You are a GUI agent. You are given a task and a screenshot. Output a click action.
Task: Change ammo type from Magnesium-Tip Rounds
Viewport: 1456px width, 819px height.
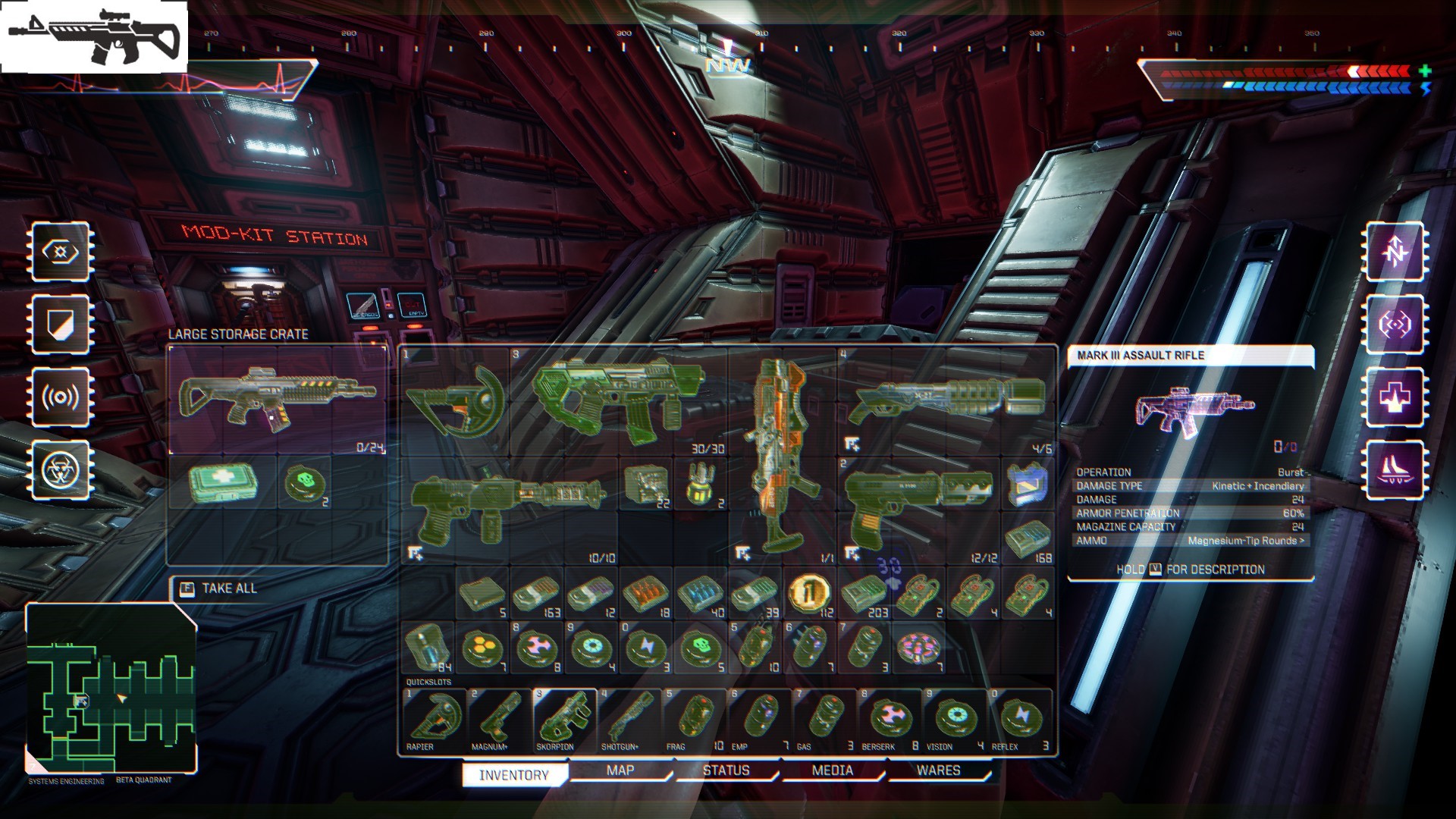click(x=1246, y=541)
